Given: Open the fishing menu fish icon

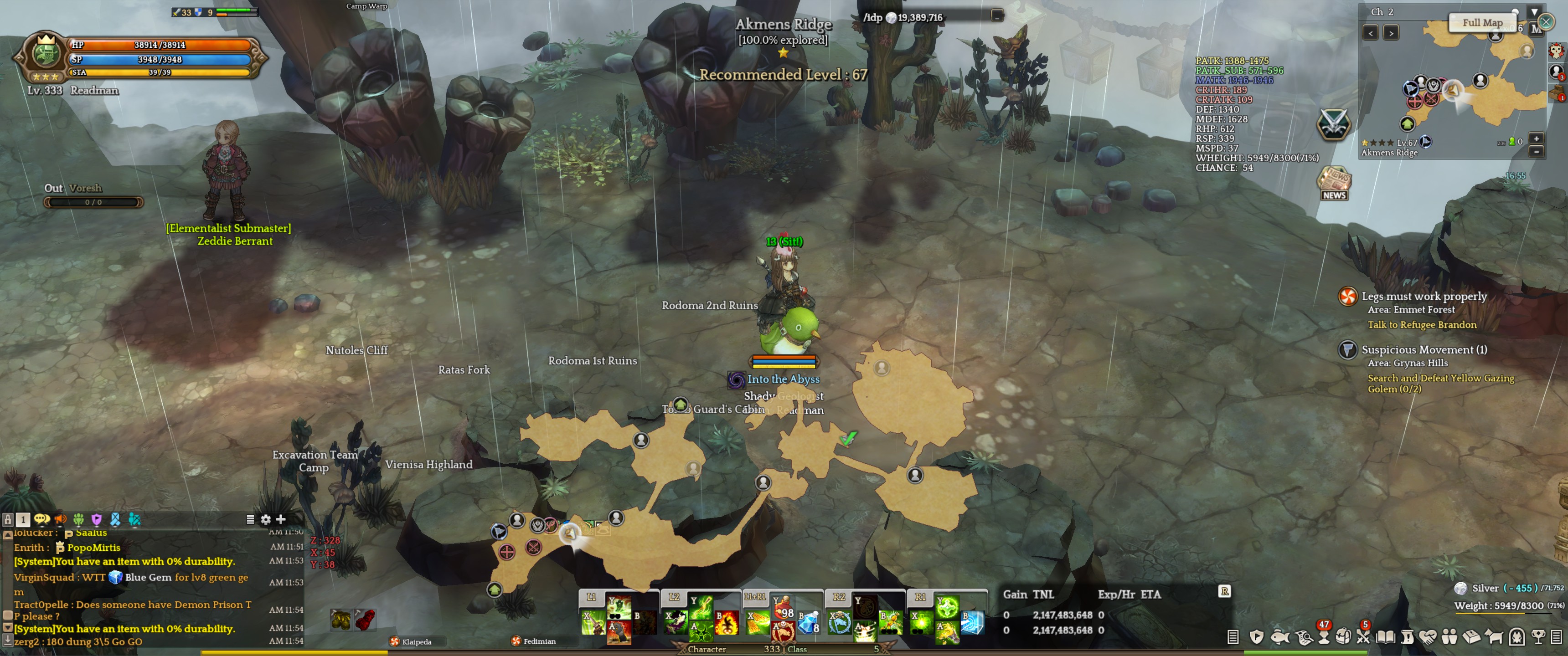Looking at the screenshot, I should coord(1280,637).
